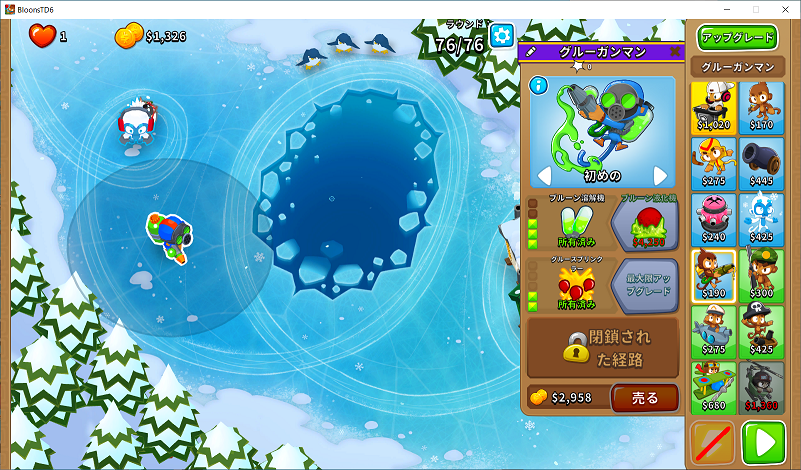Select the Monkey Ace plane for $680
The height and width of the screenshot is (470, 801).
[x=713, y=387]
